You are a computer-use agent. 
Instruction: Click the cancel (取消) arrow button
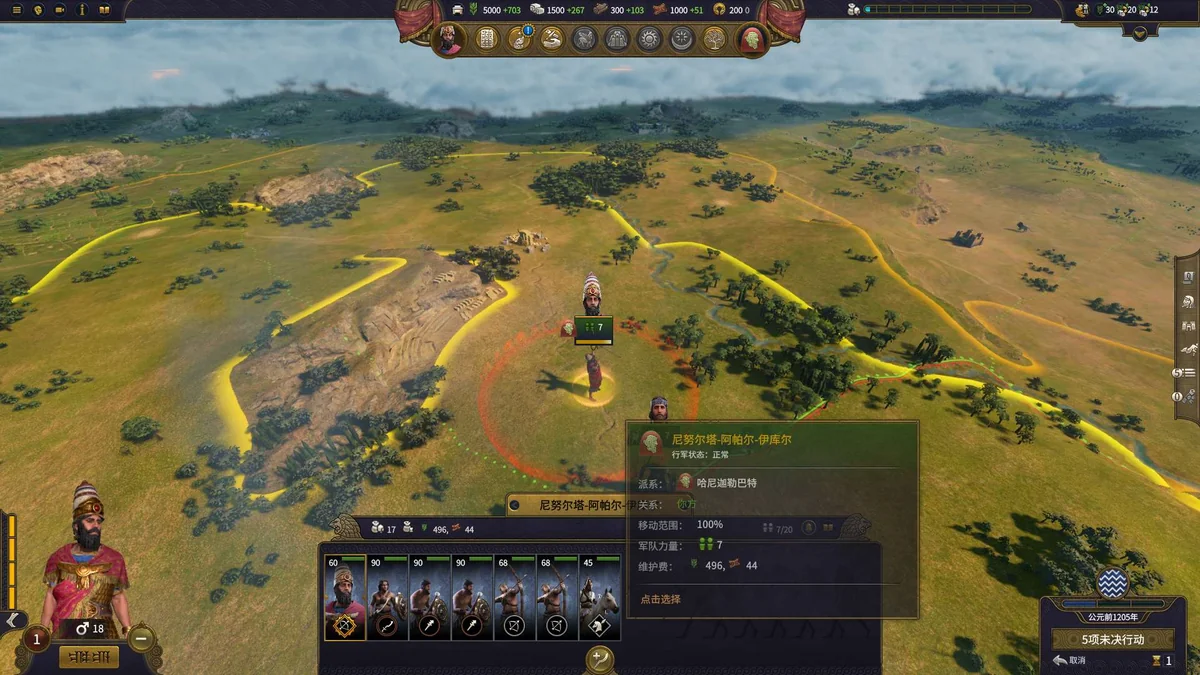click(1068, 660)
